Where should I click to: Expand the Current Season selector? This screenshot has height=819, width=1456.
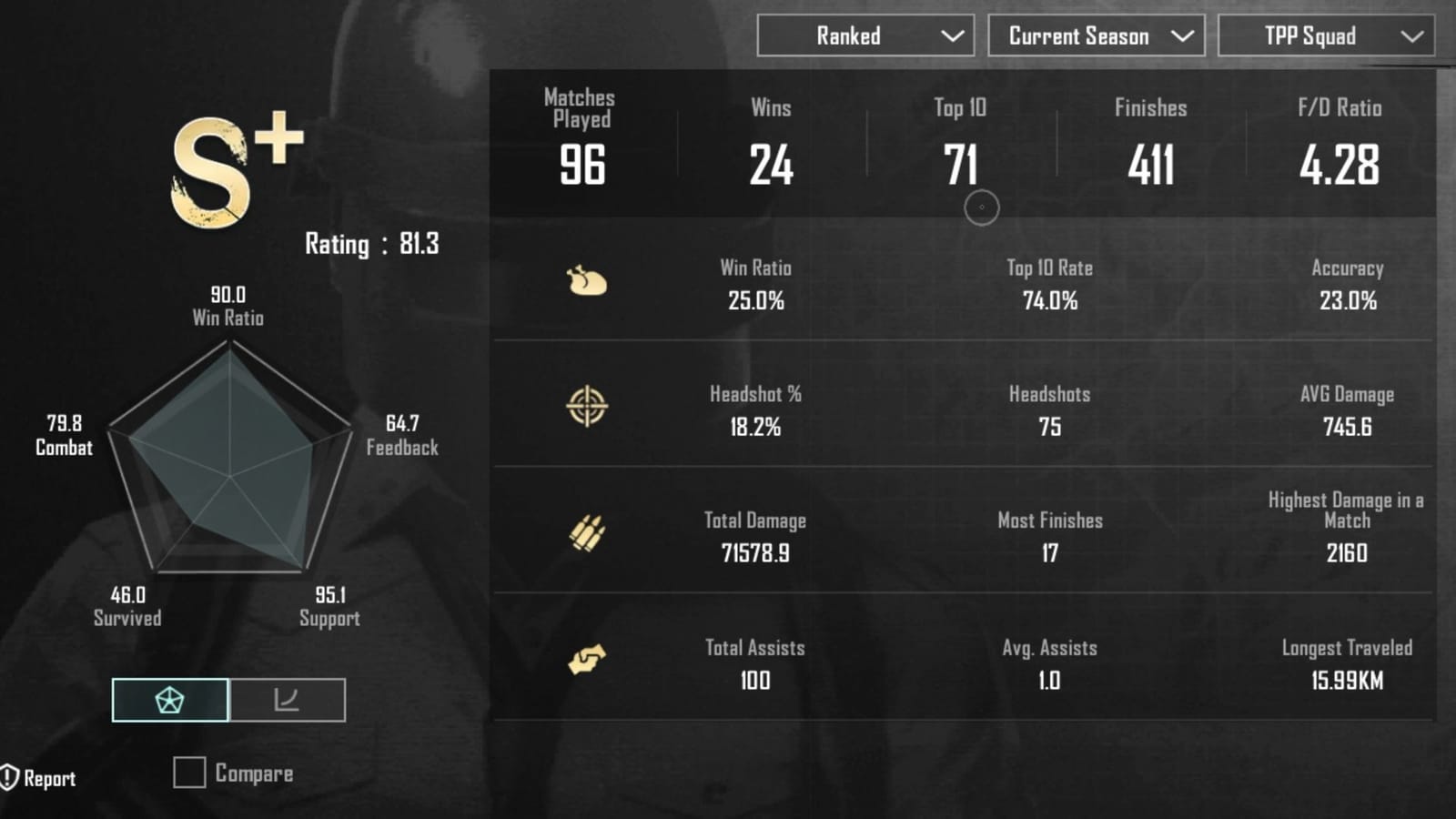point(1096,35)
